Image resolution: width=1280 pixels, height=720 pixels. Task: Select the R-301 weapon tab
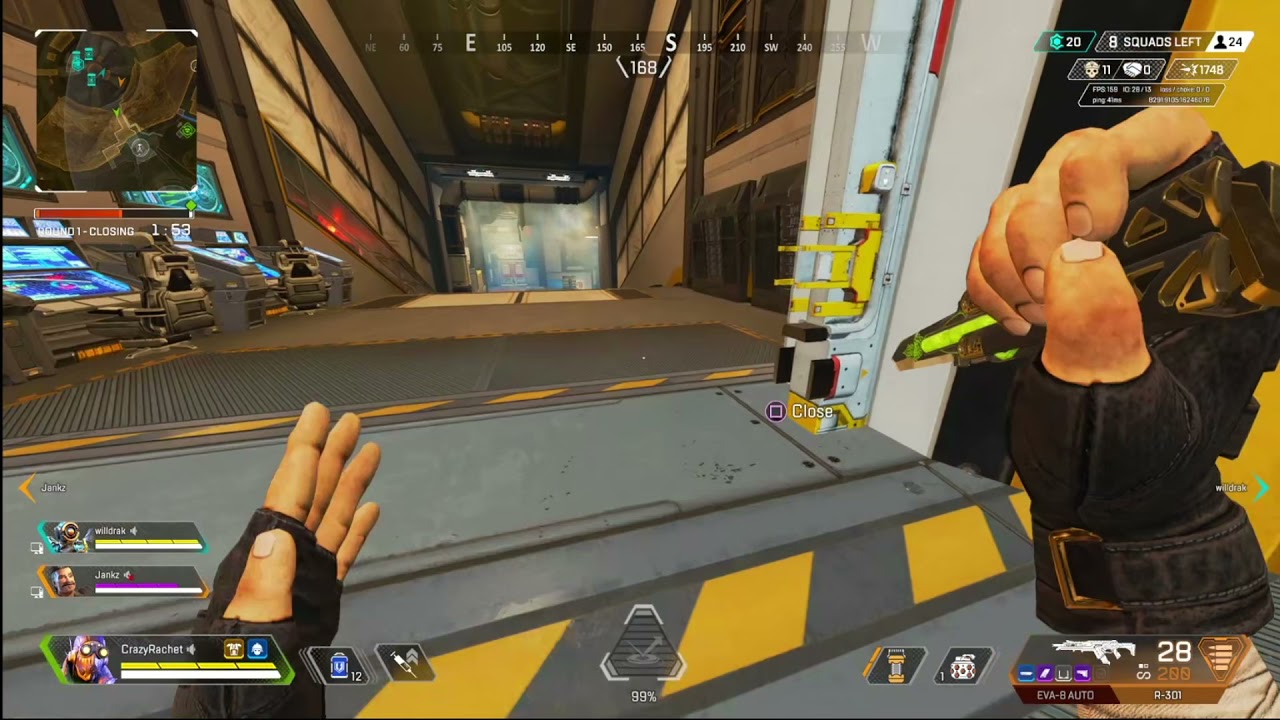pyautogui.click(x=1168, y=693)
